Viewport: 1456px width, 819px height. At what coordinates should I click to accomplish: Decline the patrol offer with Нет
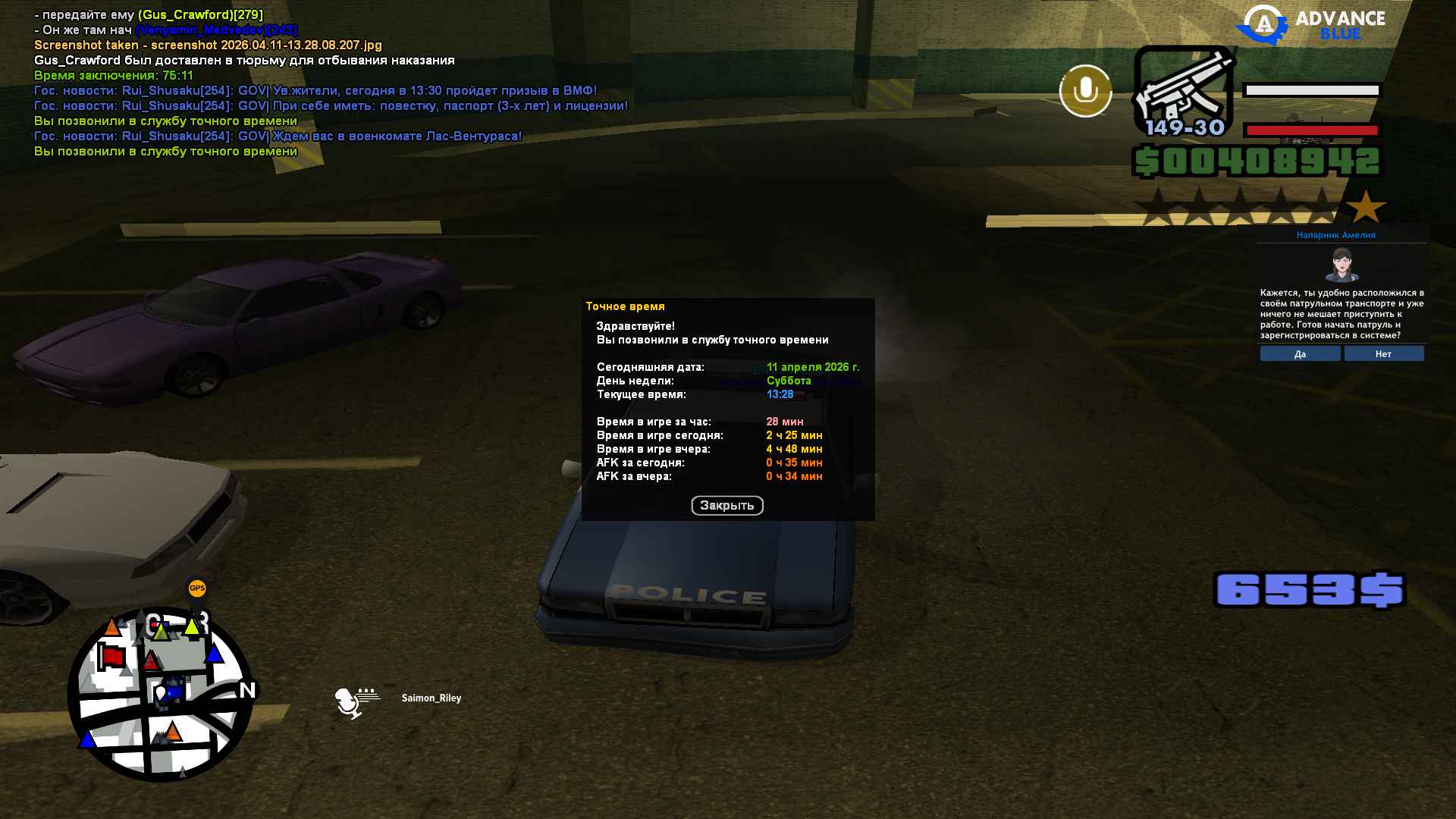(1383, 354)
